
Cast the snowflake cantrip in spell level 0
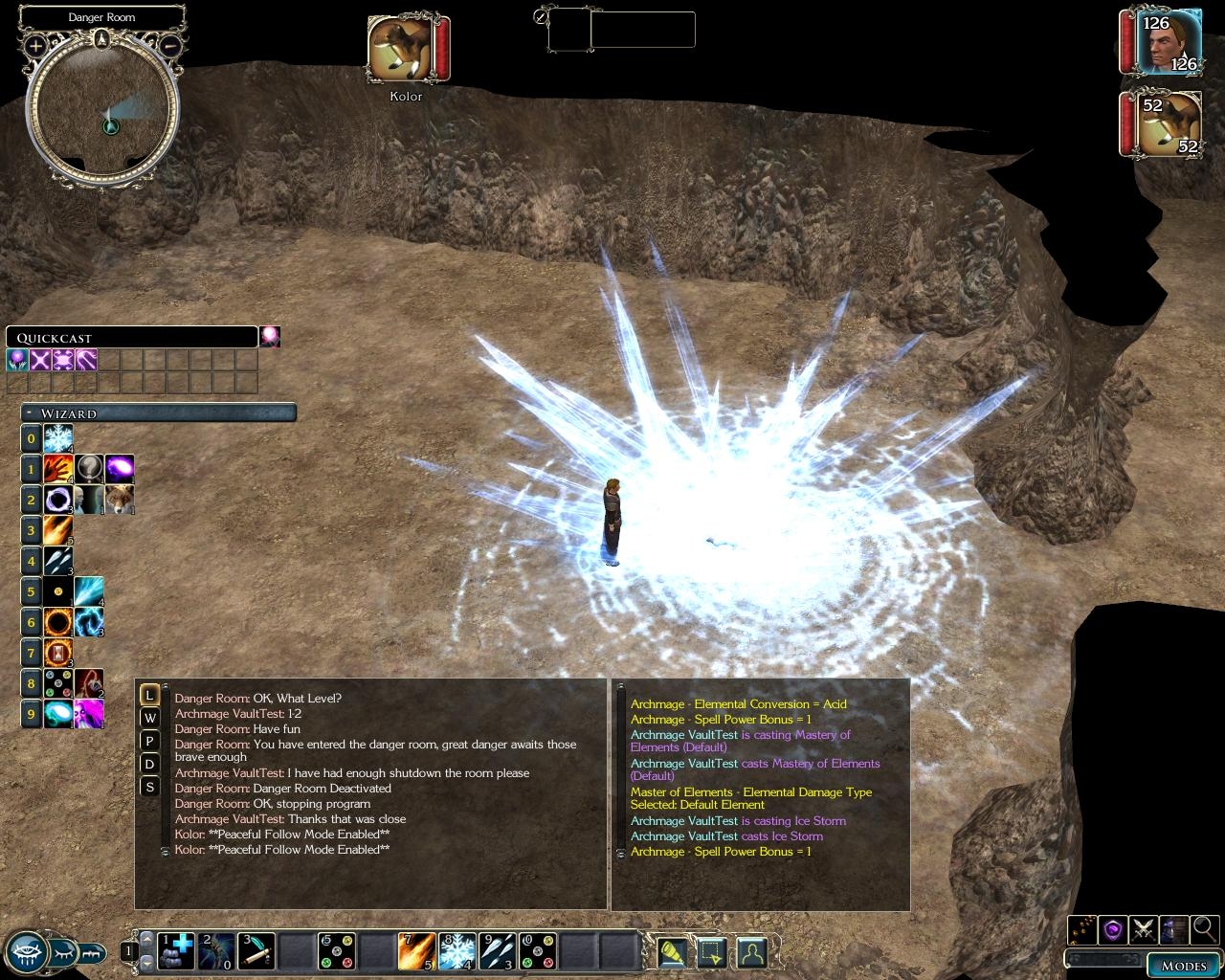tap(58, 439)
